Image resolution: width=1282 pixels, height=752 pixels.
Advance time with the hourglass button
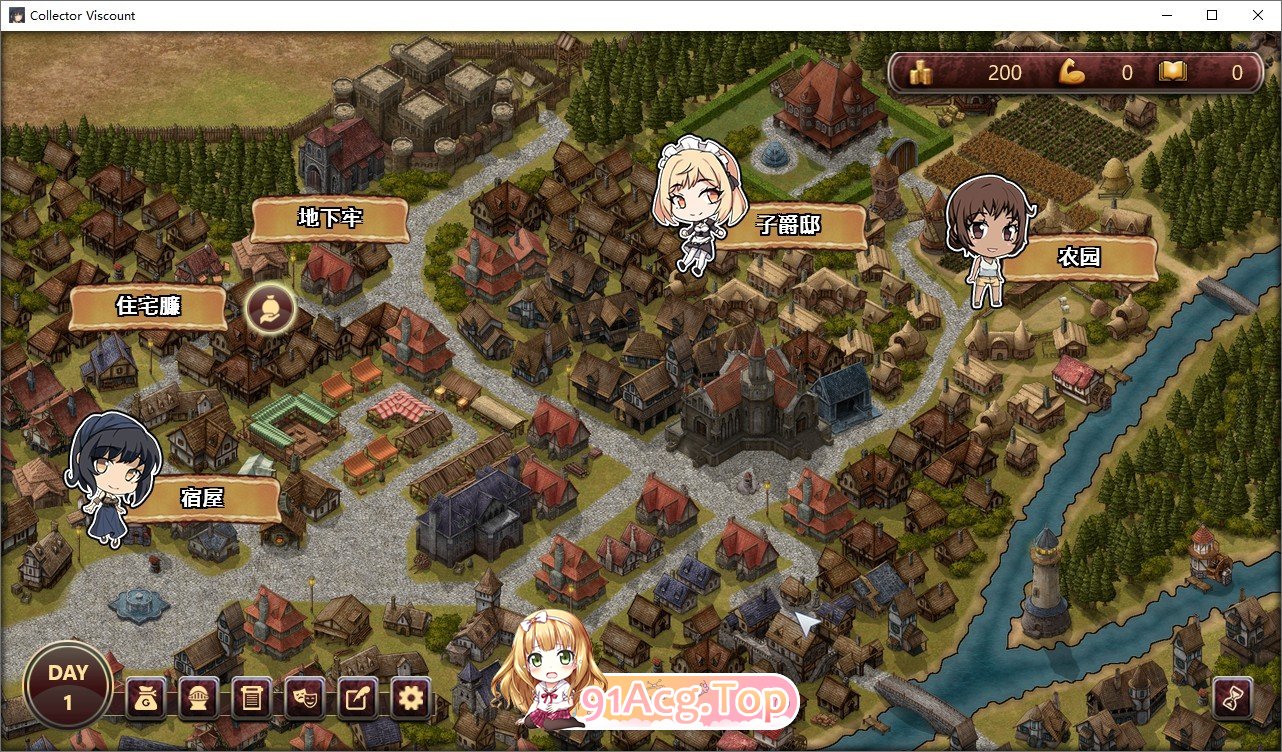tap(1233, 698)
